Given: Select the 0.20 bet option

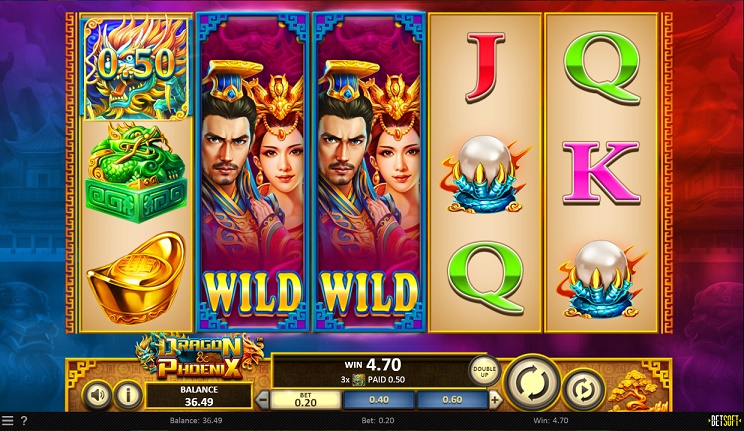Looking at the screenshot, I should tap(306, 400).
